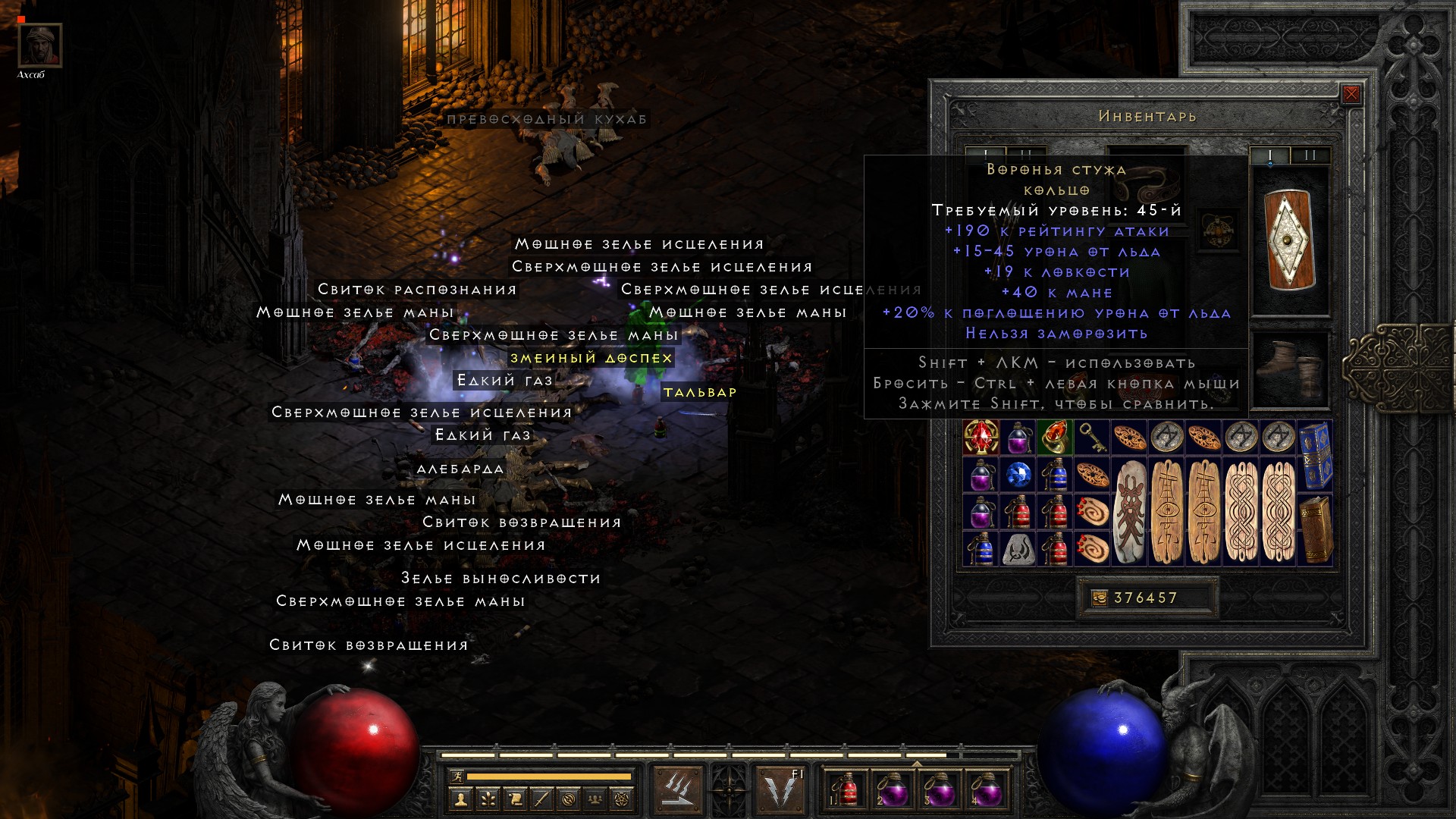Open the game menu pentagram icon
1456x819 pixels.
coord(622,799)
